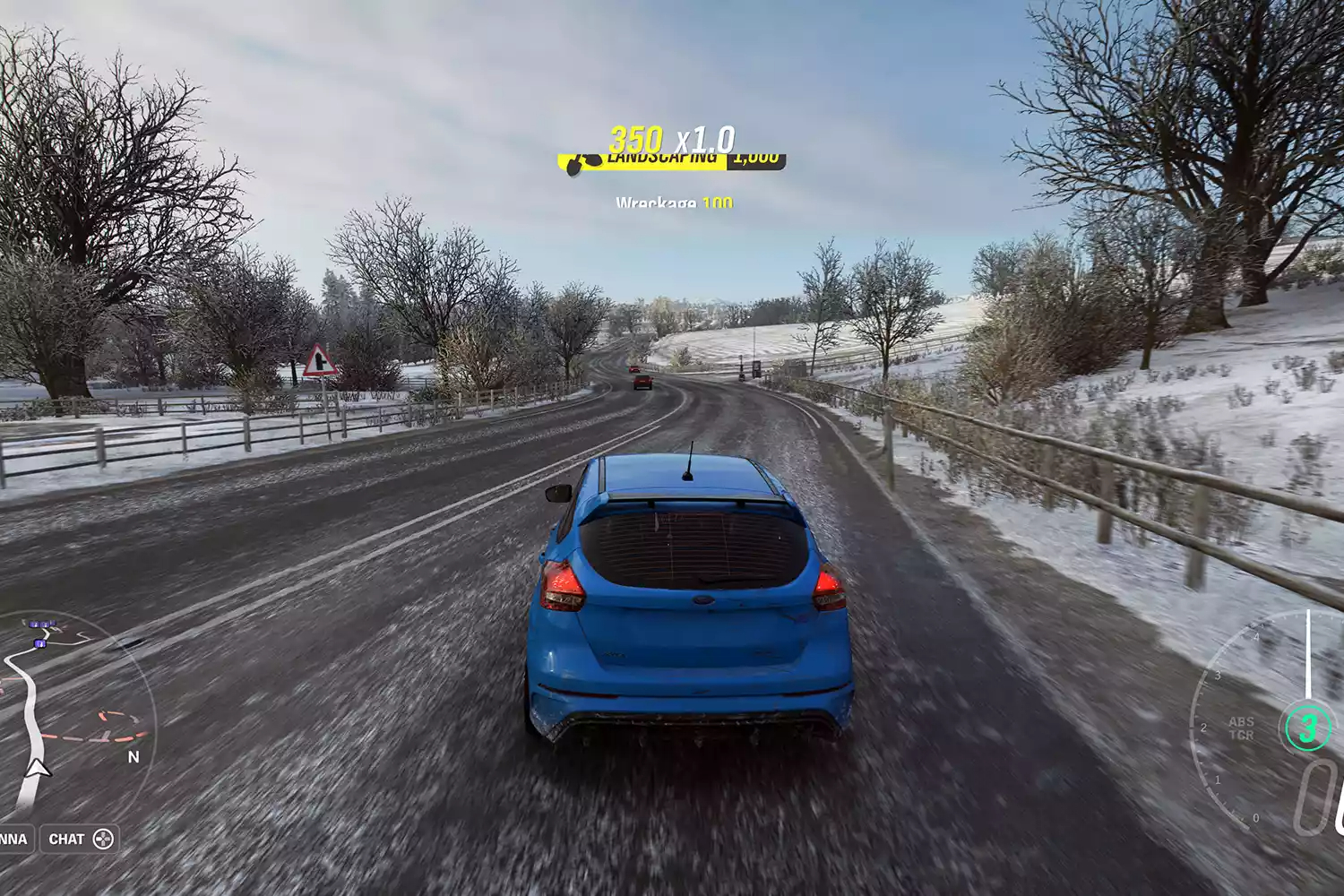Click the ABS TCR indicator on the speedometer
The width and height of the screenshot is (1344, 896).
[x=1241, y=728]
